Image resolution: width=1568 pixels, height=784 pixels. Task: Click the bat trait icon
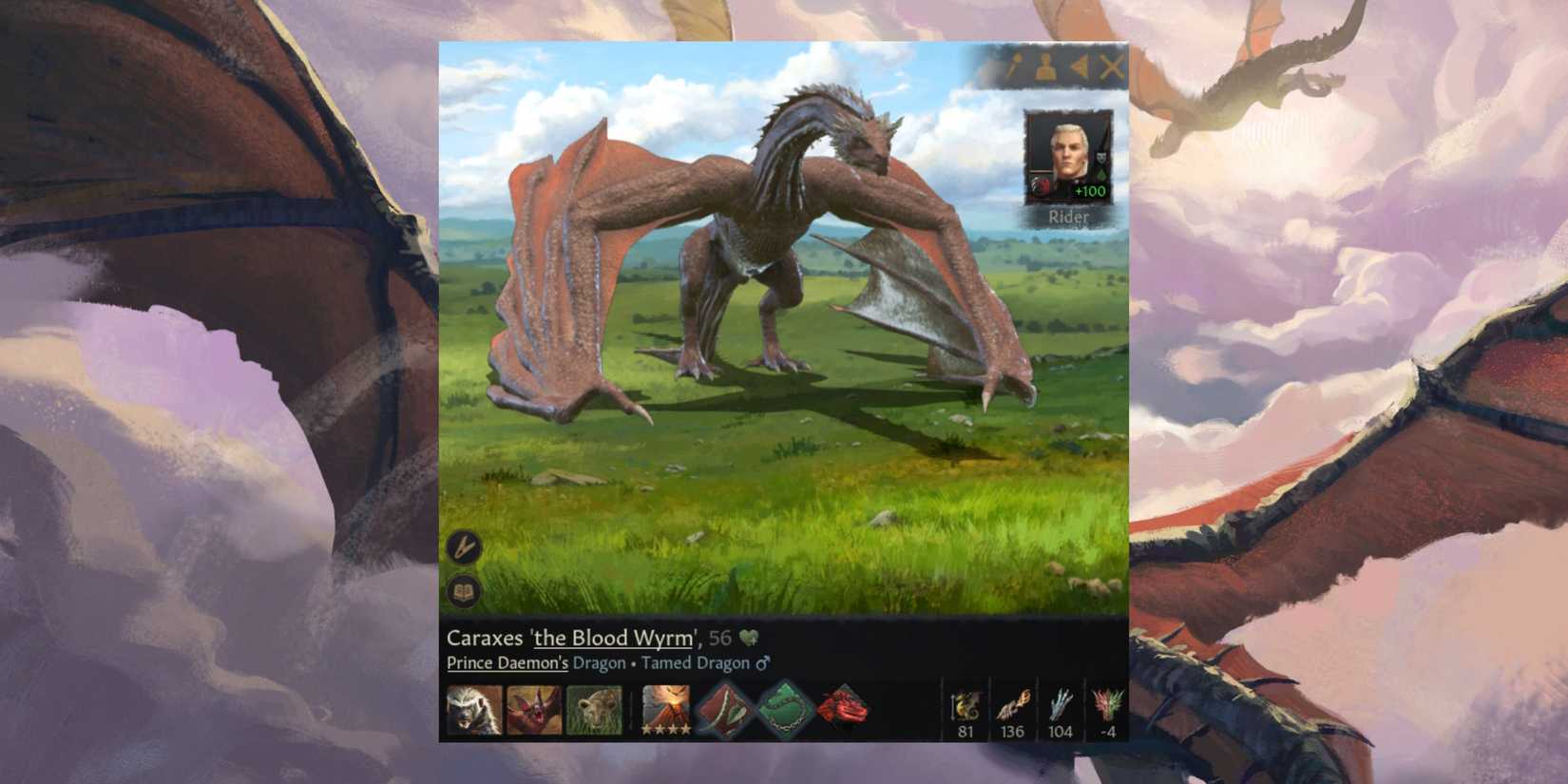coord(534,711)
